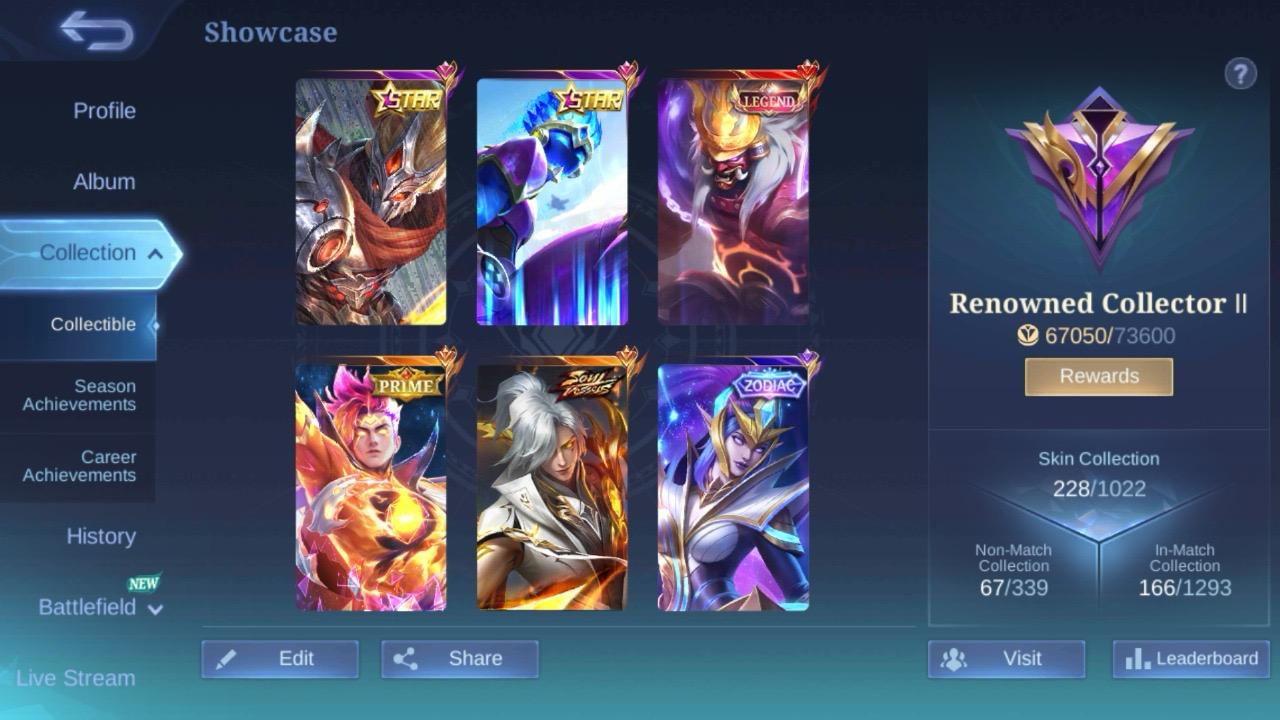Viewport: 1280px width, 720px height.
Task: Click the Edit pencil icon
Action: tap(227, 658)
